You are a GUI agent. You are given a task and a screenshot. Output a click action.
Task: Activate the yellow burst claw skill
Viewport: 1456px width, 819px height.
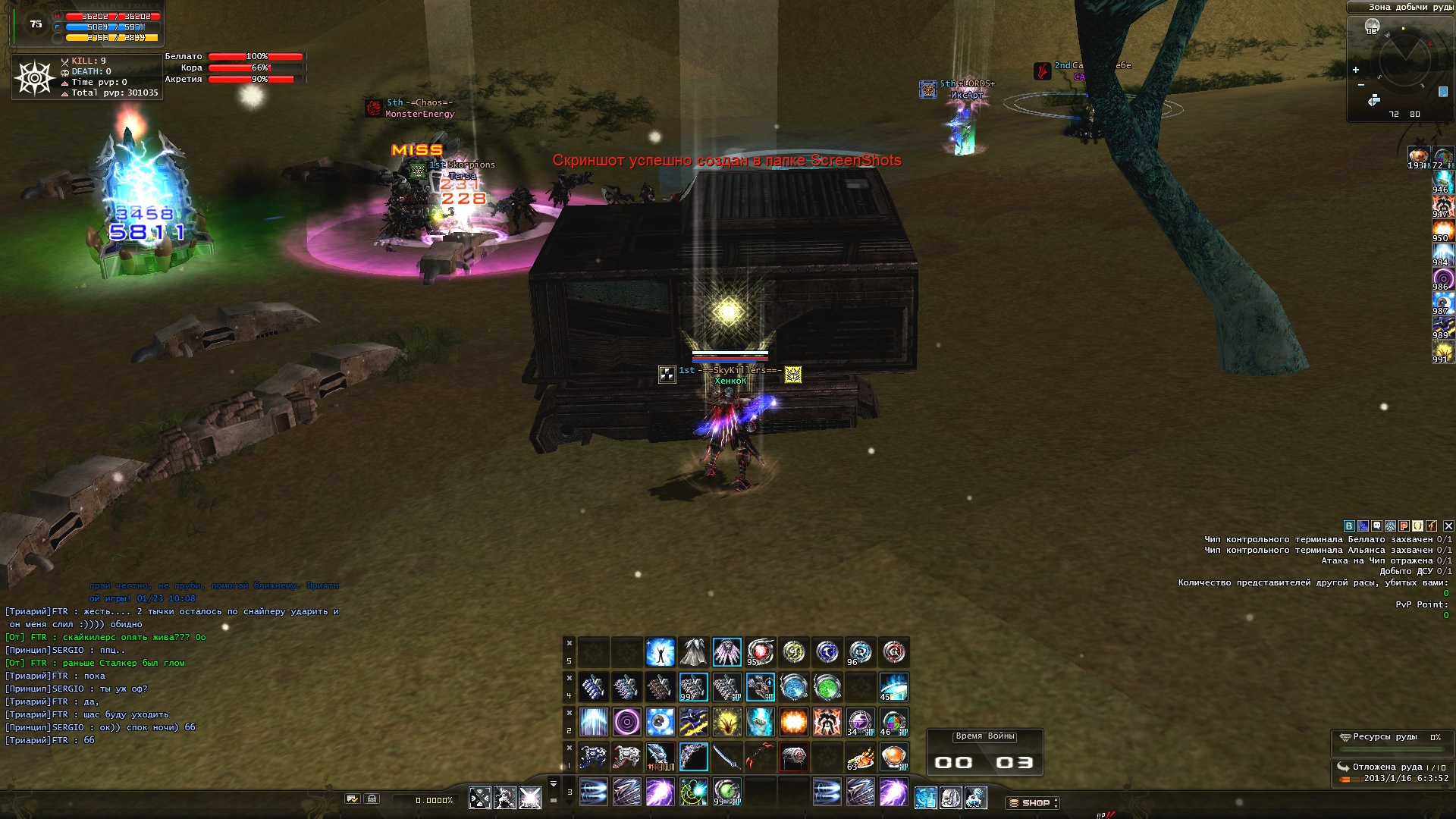726,722
